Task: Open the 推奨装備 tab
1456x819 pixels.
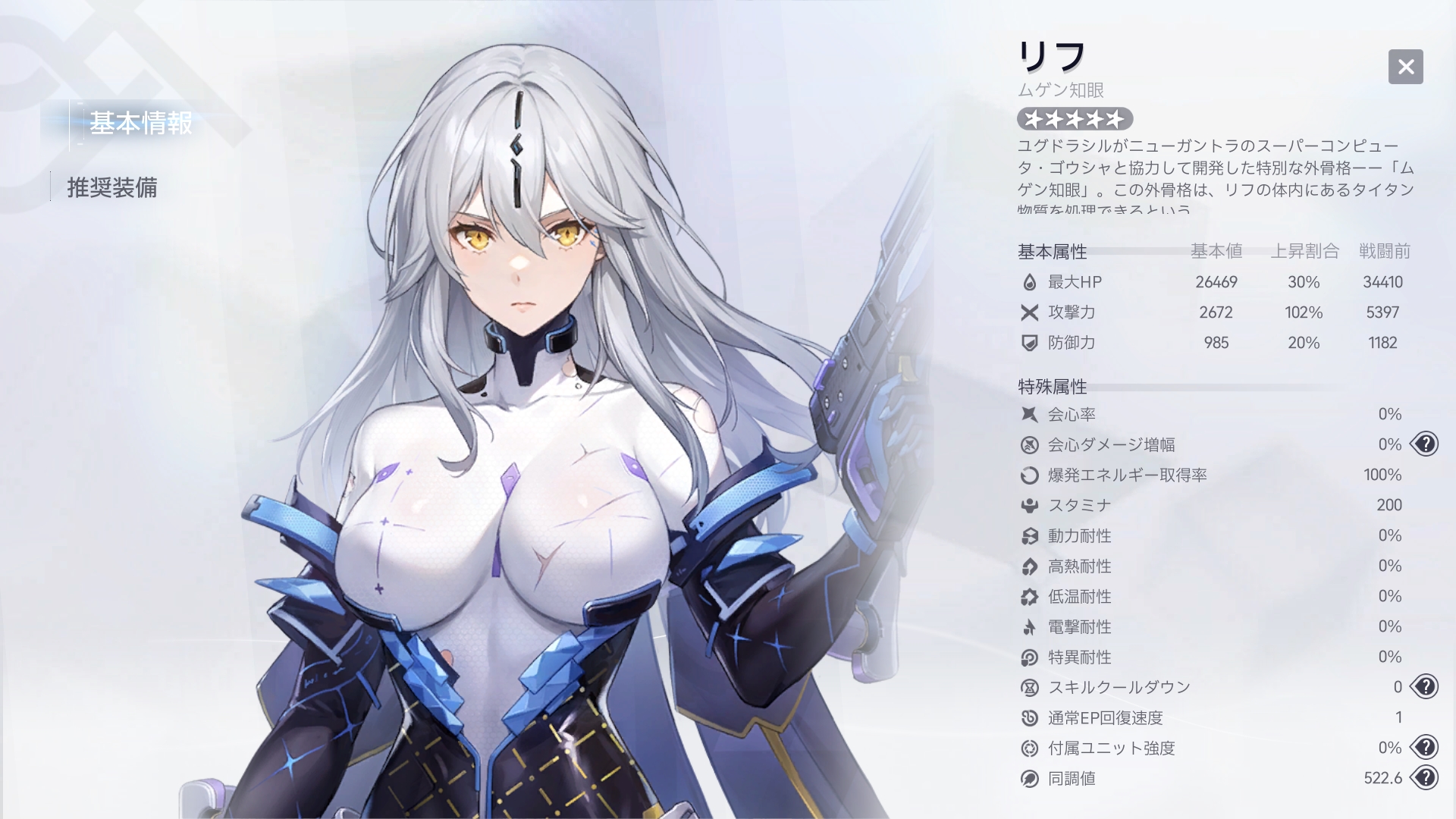Action: [x=112, y=187]
